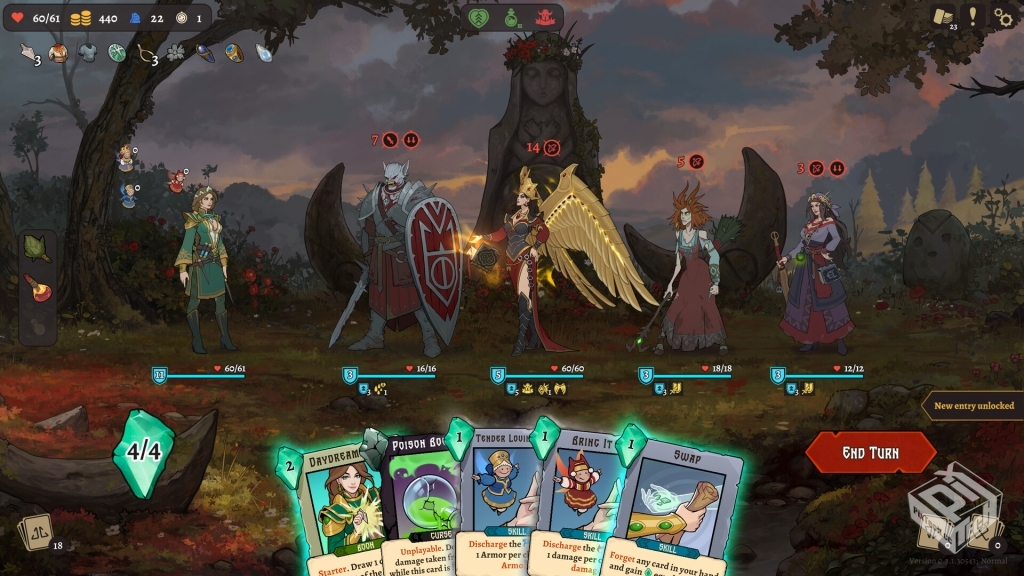The height and width of the screenshot is (576, 1024).
Task: Use the red potion flask
Action: pos(37,284)
